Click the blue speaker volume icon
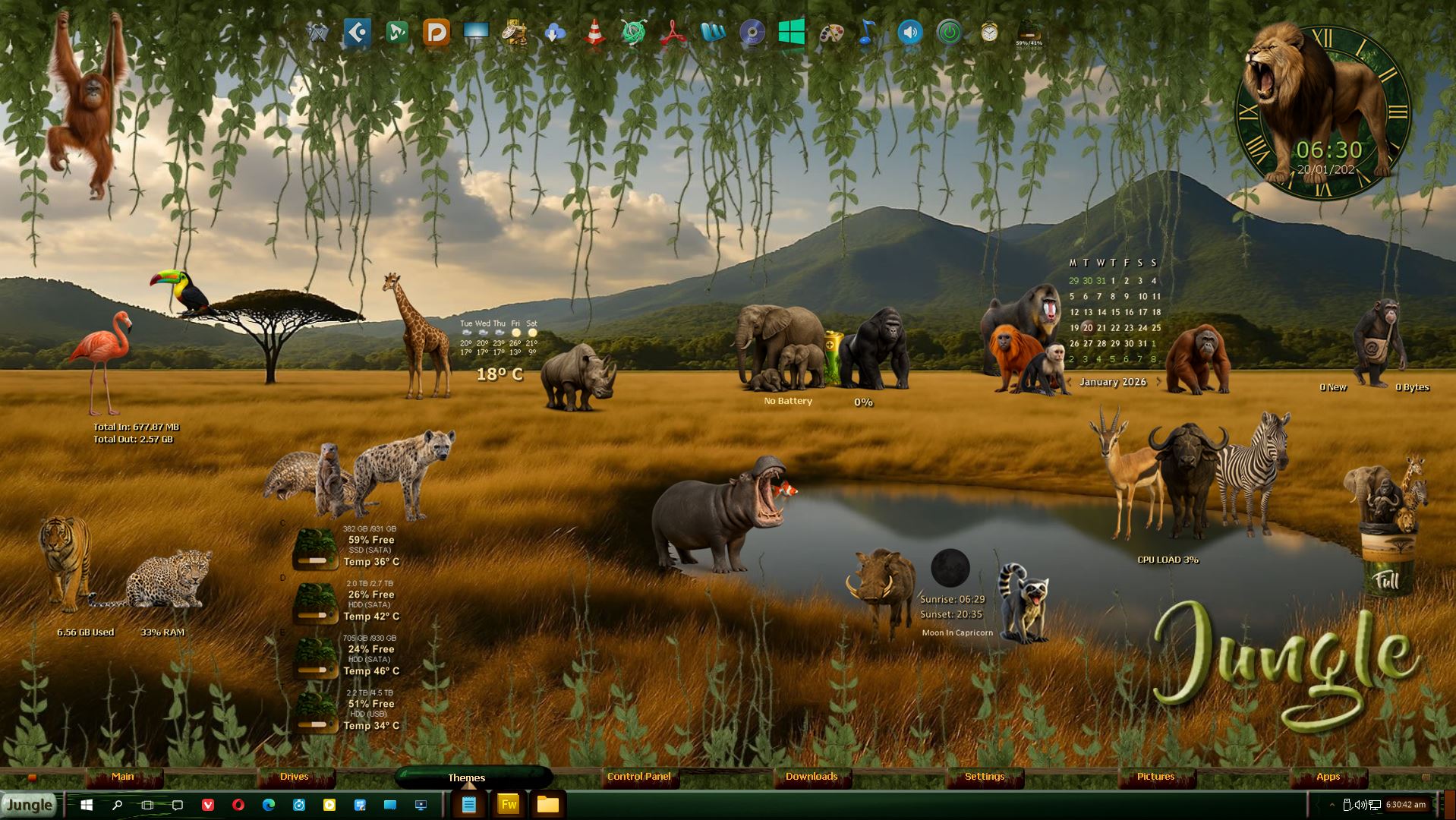Screen dimensions: 1456x820 click(x=909, y=33)
